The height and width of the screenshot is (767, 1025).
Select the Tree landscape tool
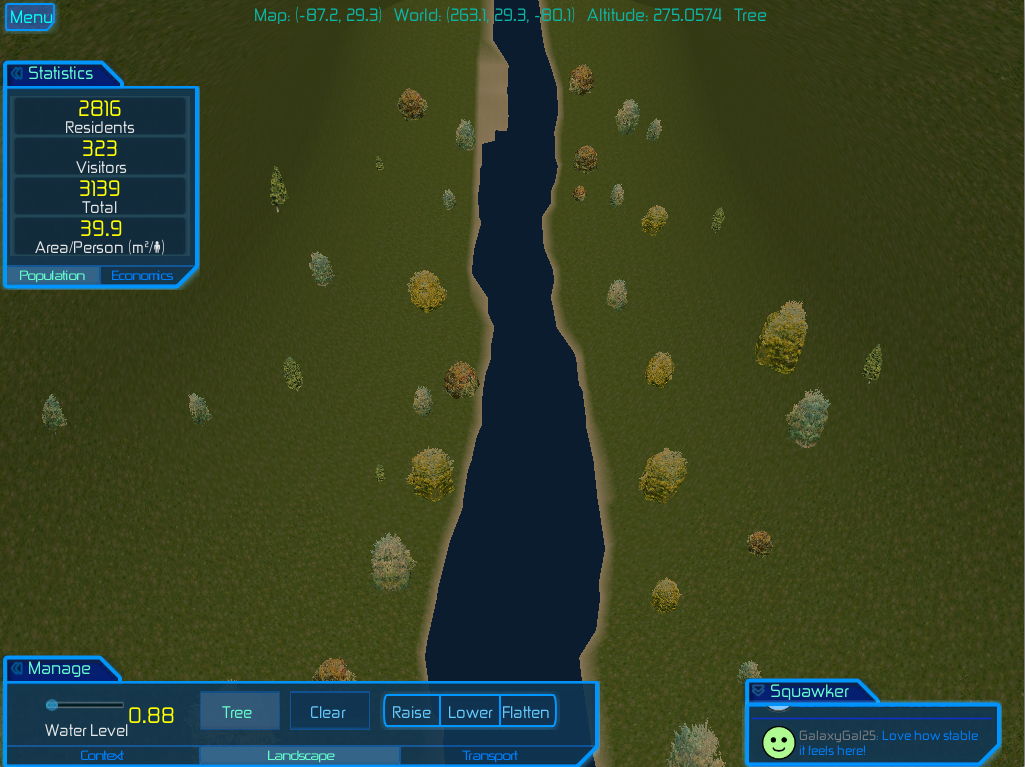pos(237,712)
